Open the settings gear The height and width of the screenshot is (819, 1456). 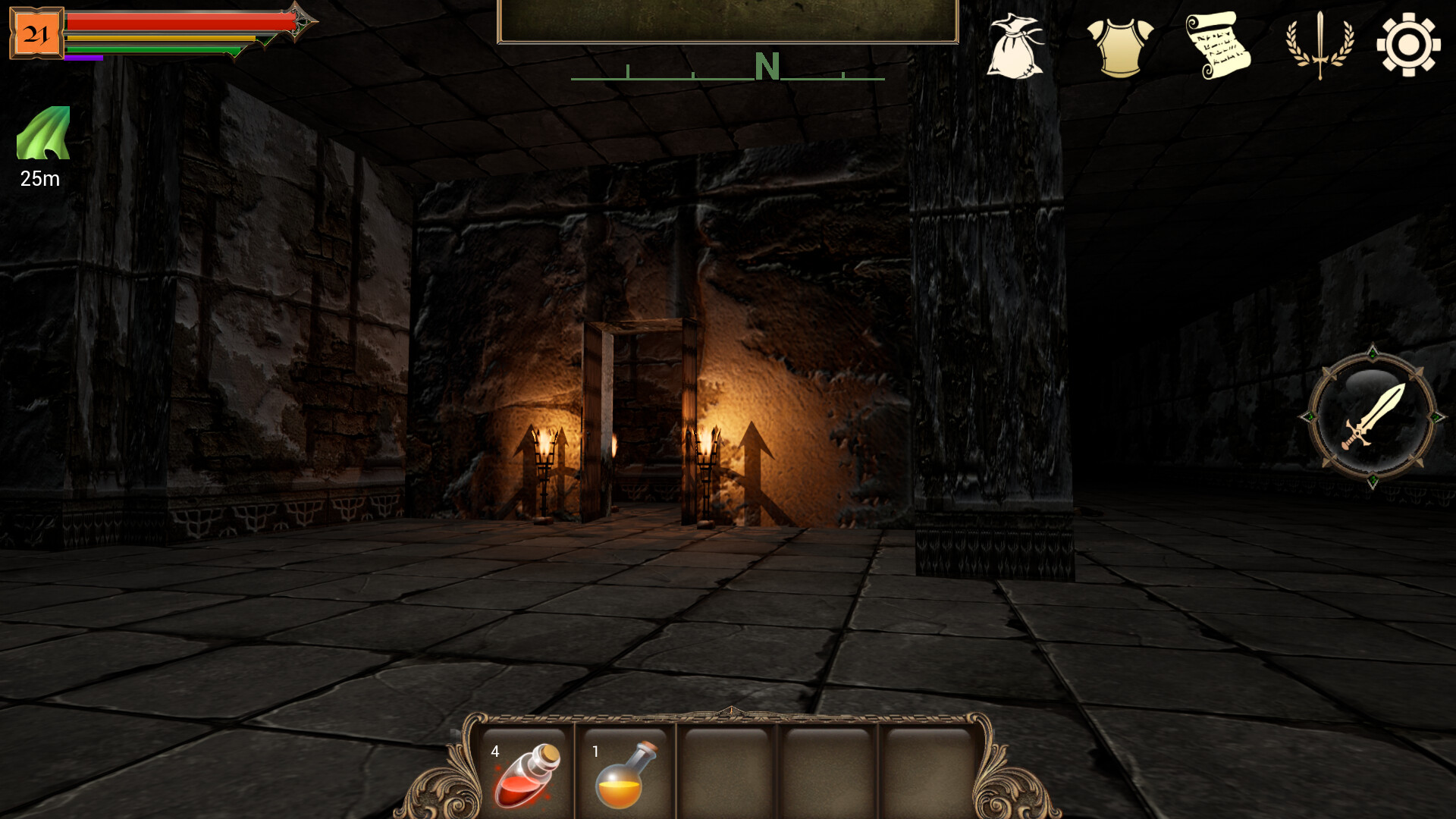coord(1407,45)
